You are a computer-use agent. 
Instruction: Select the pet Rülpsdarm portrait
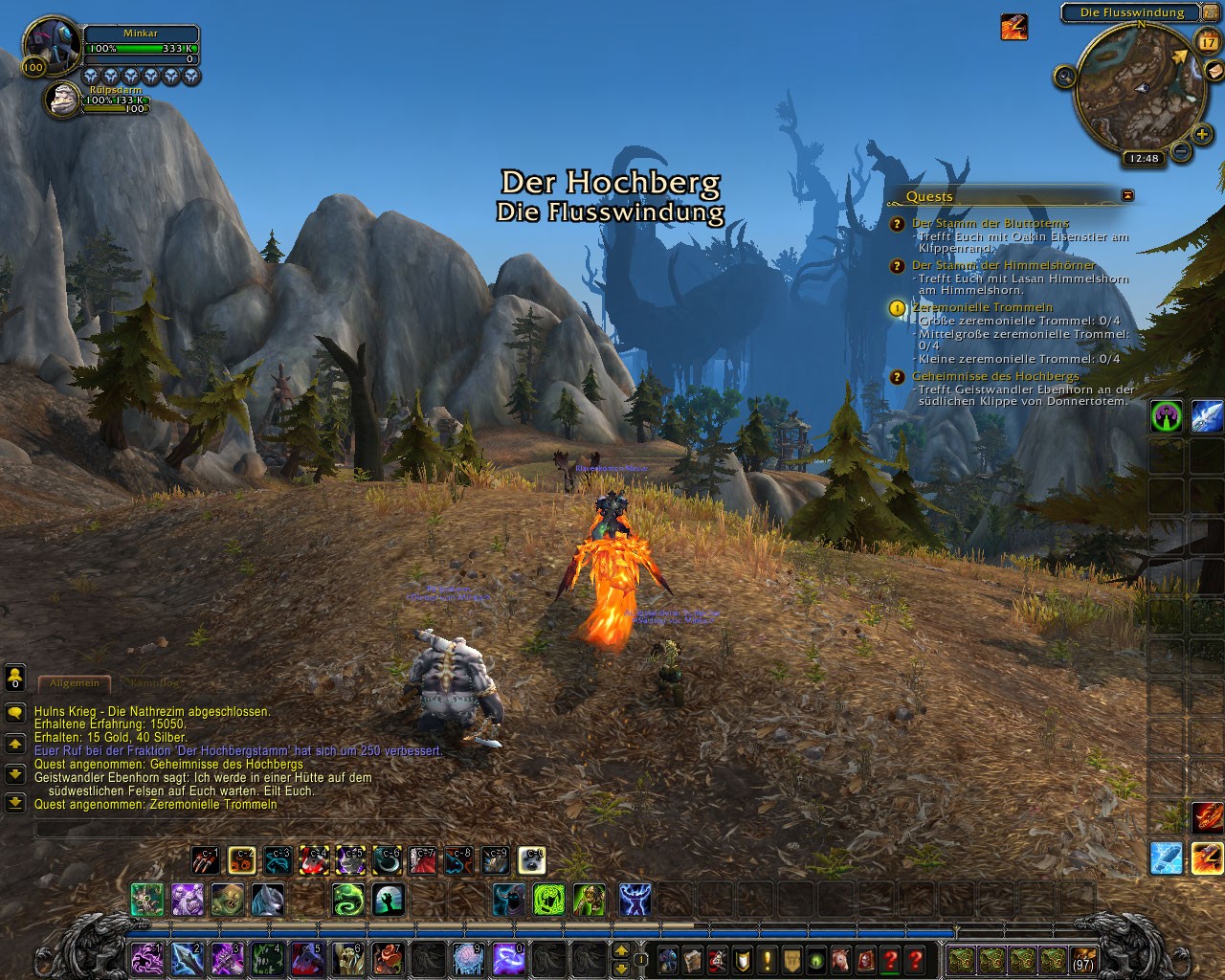65,100
